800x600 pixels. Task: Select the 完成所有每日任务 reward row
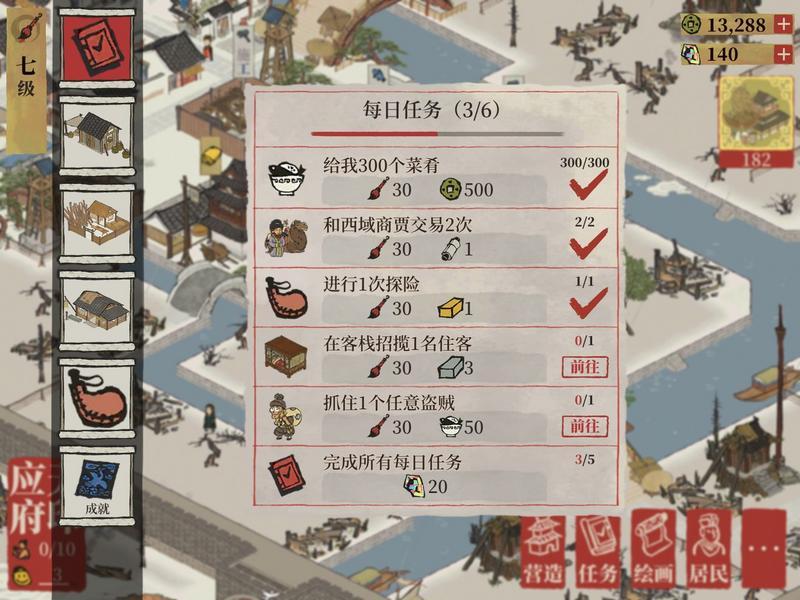[435, 475]
